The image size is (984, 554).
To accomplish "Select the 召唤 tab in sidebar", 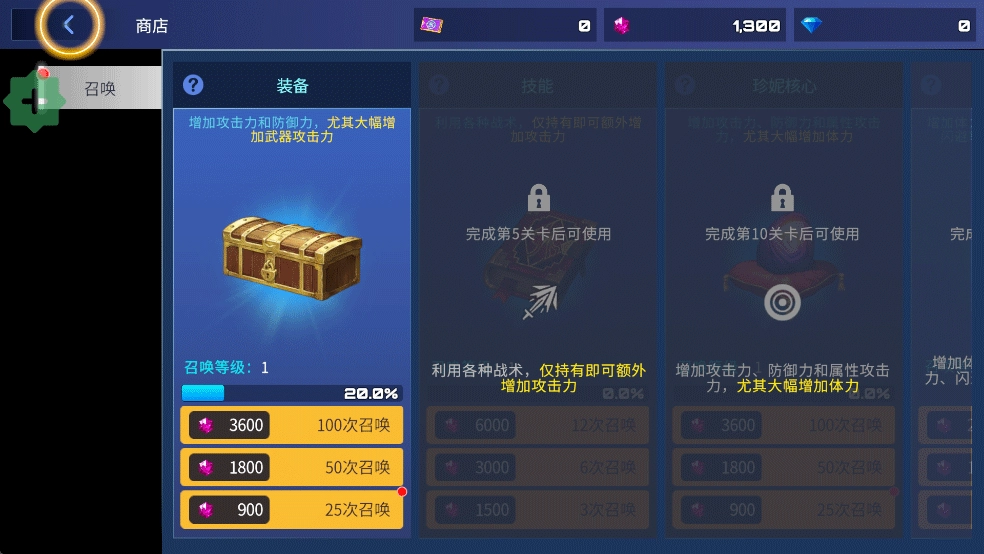I will [99, 88].
